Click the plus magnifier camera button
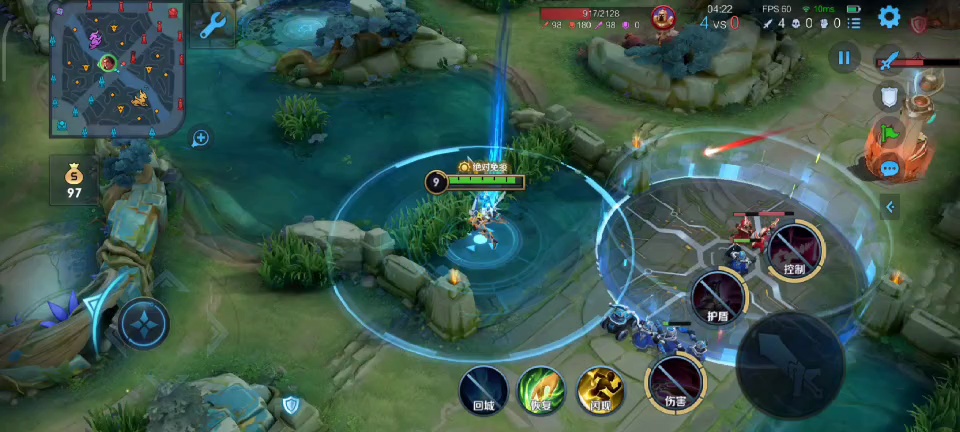This screenshot has height=432, width=960. (201, 138)
